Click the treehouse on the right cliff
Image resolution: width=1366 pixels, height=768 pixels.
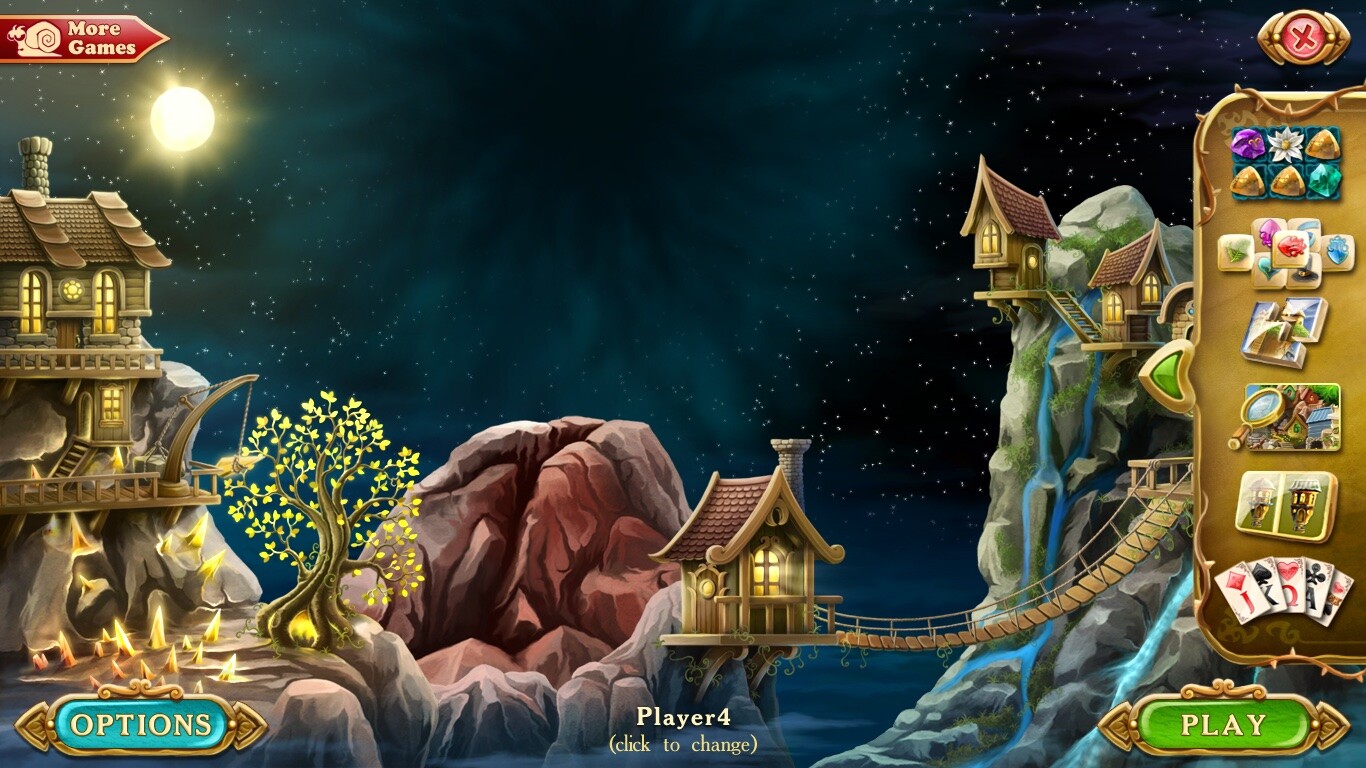tap(1000, 230)
